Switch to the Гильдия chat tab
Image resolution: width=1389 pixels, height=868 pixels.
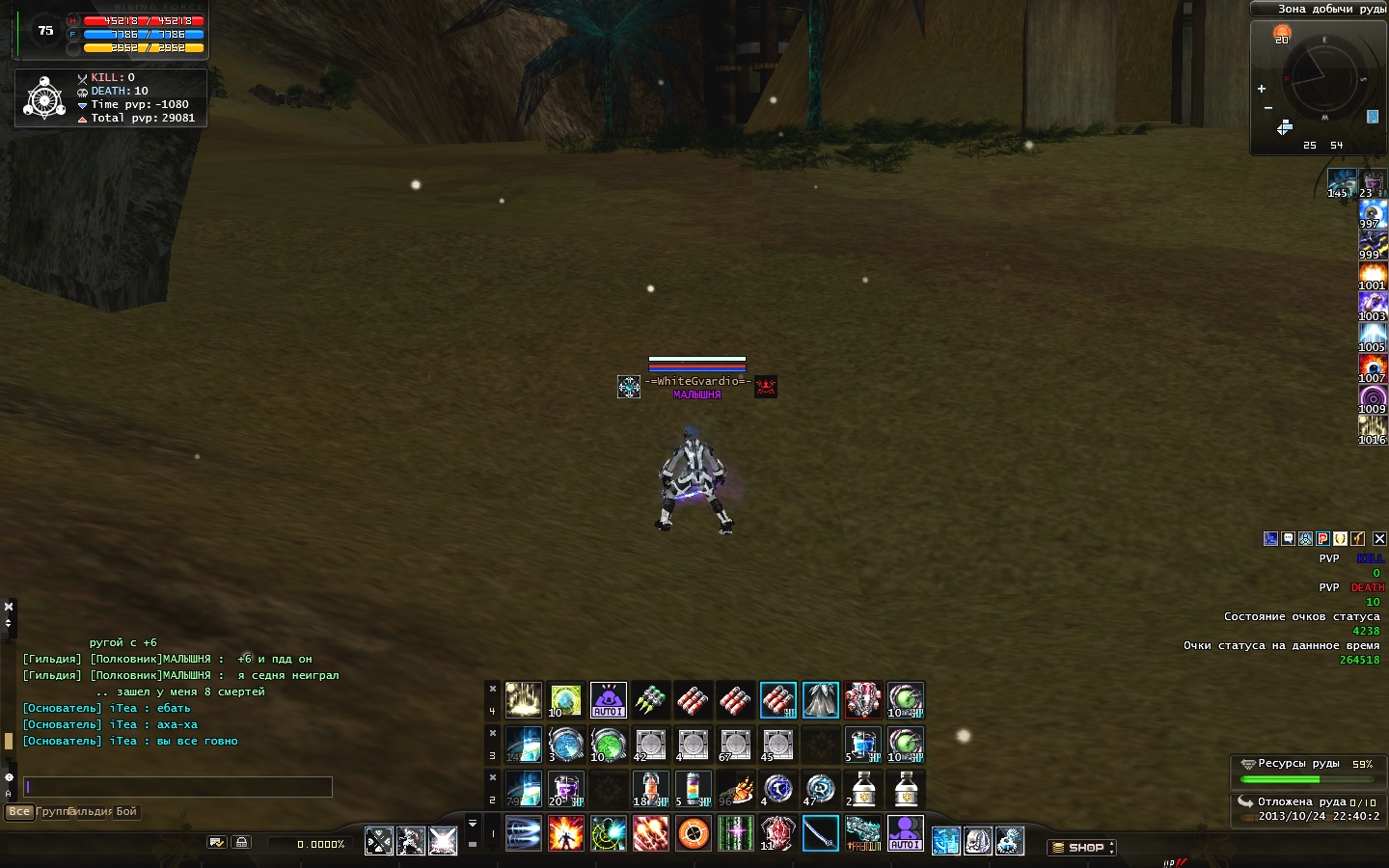click(x=91, y=812)
